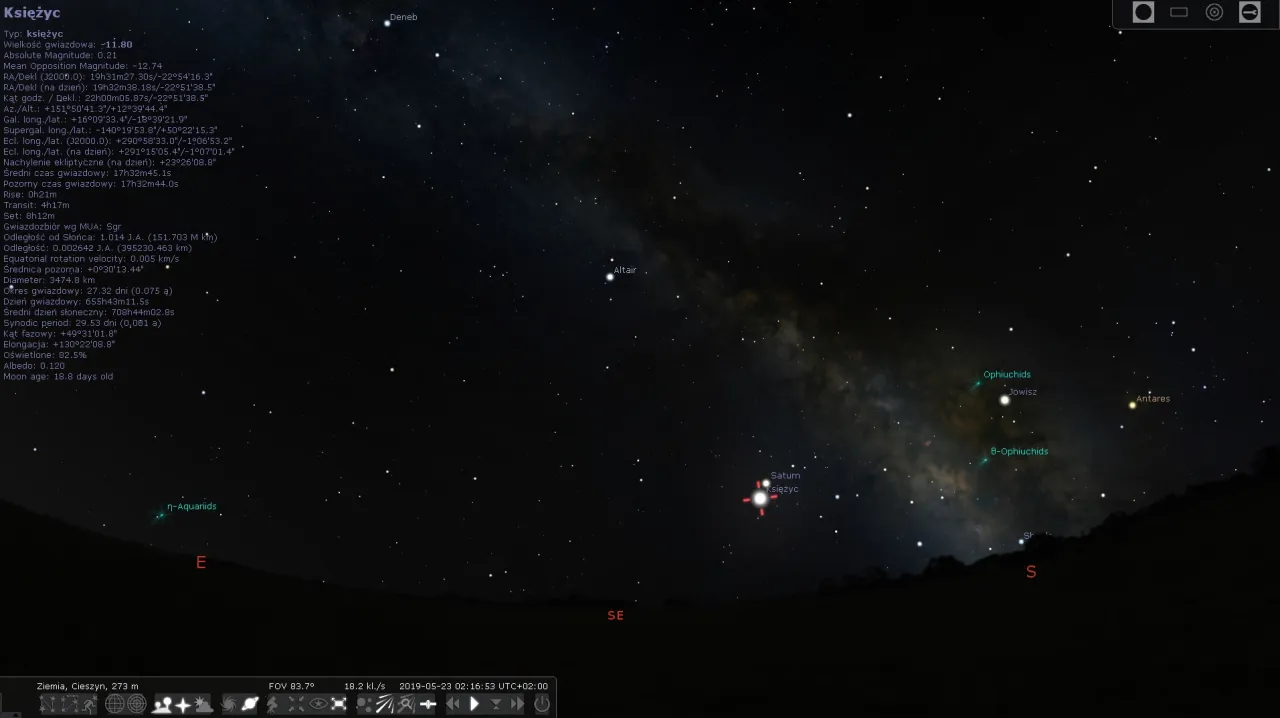Click the play time-rate button
This screenshot has height=718, width=1280.
click(475, 704)
